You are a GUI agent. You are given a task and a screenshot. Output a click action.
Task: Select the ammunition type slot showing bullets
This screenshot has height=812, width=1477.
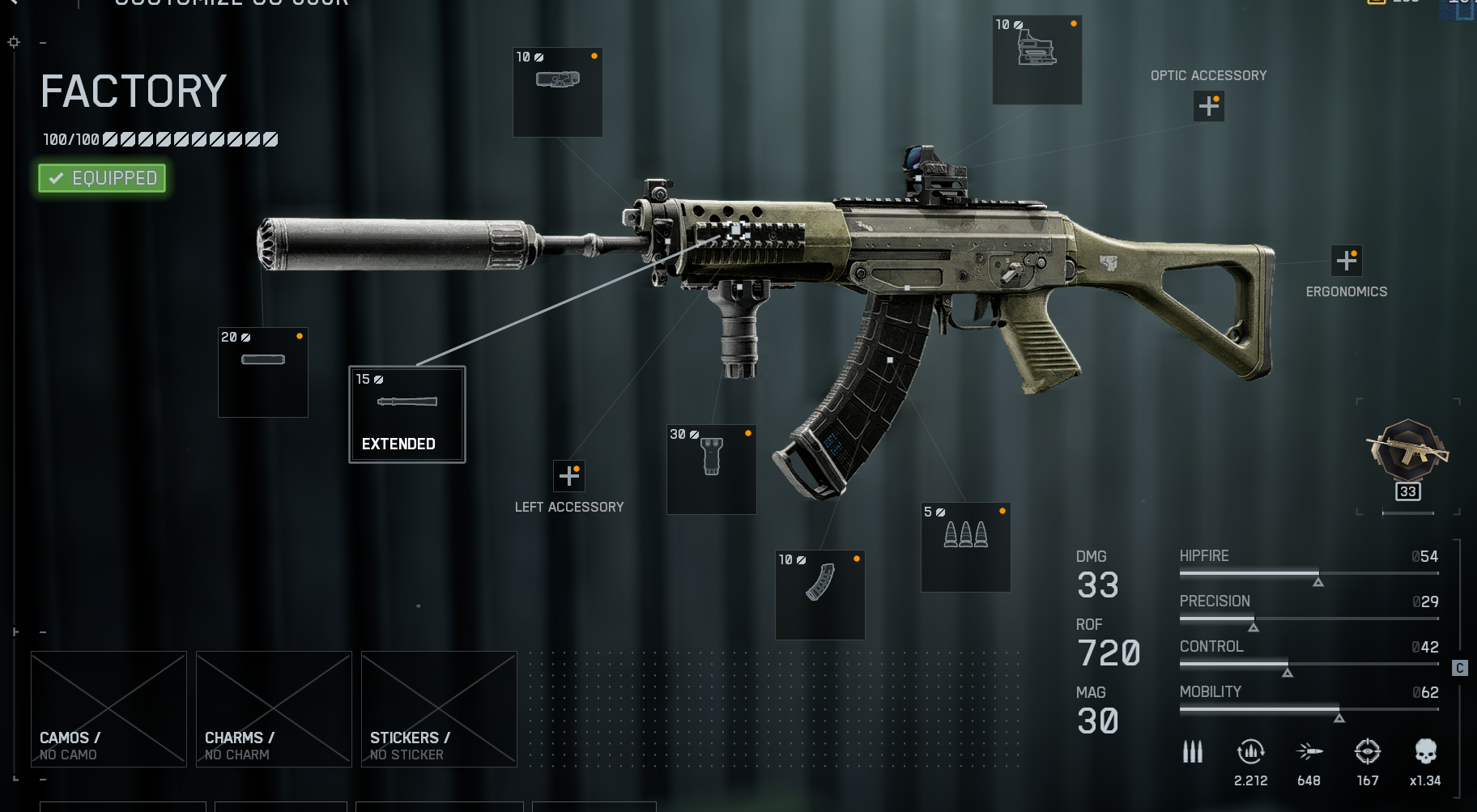coord(965,547)
